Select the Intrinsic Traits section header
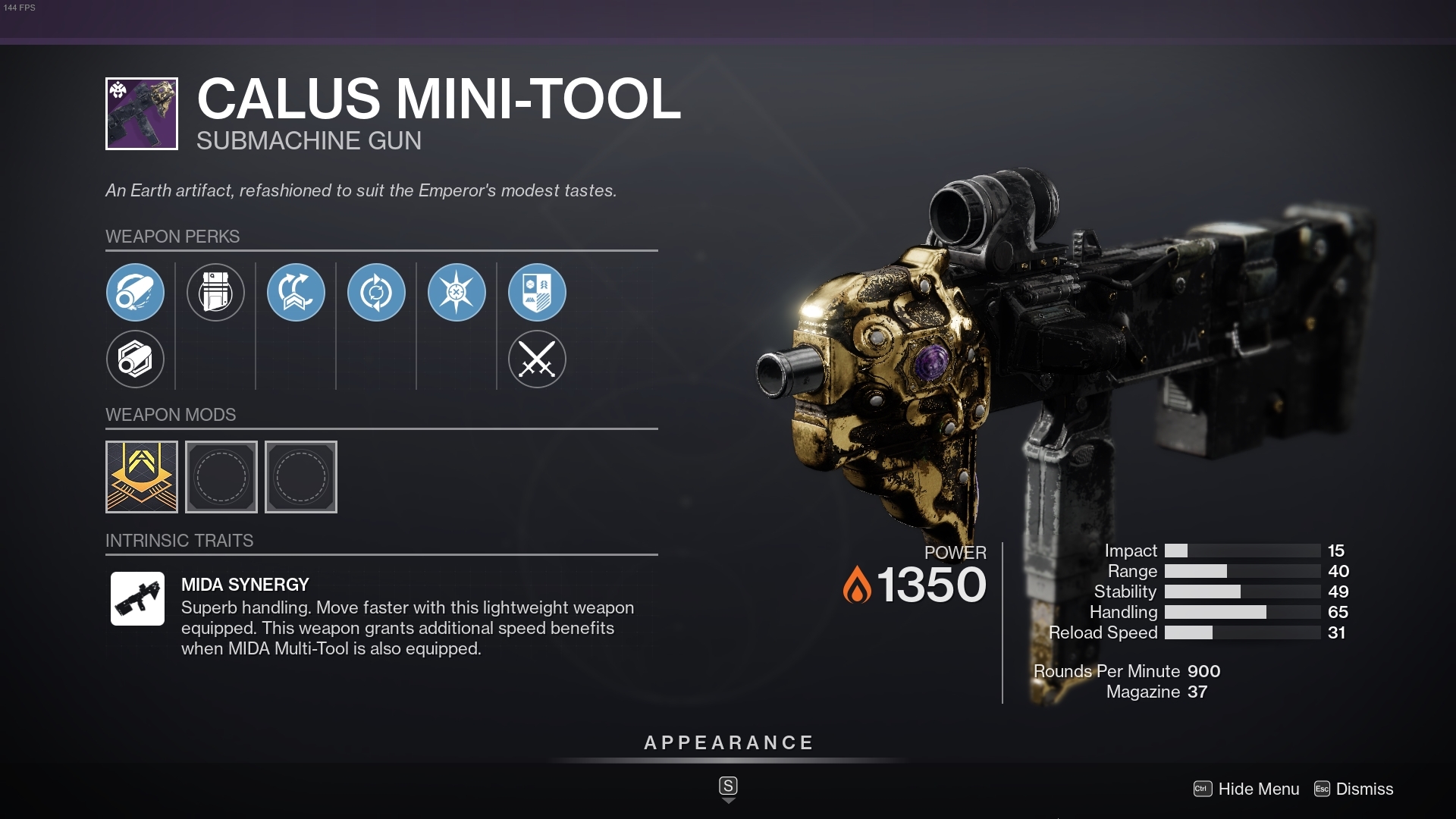Viewport: 1456px width, 819px height. coord(178,541)
